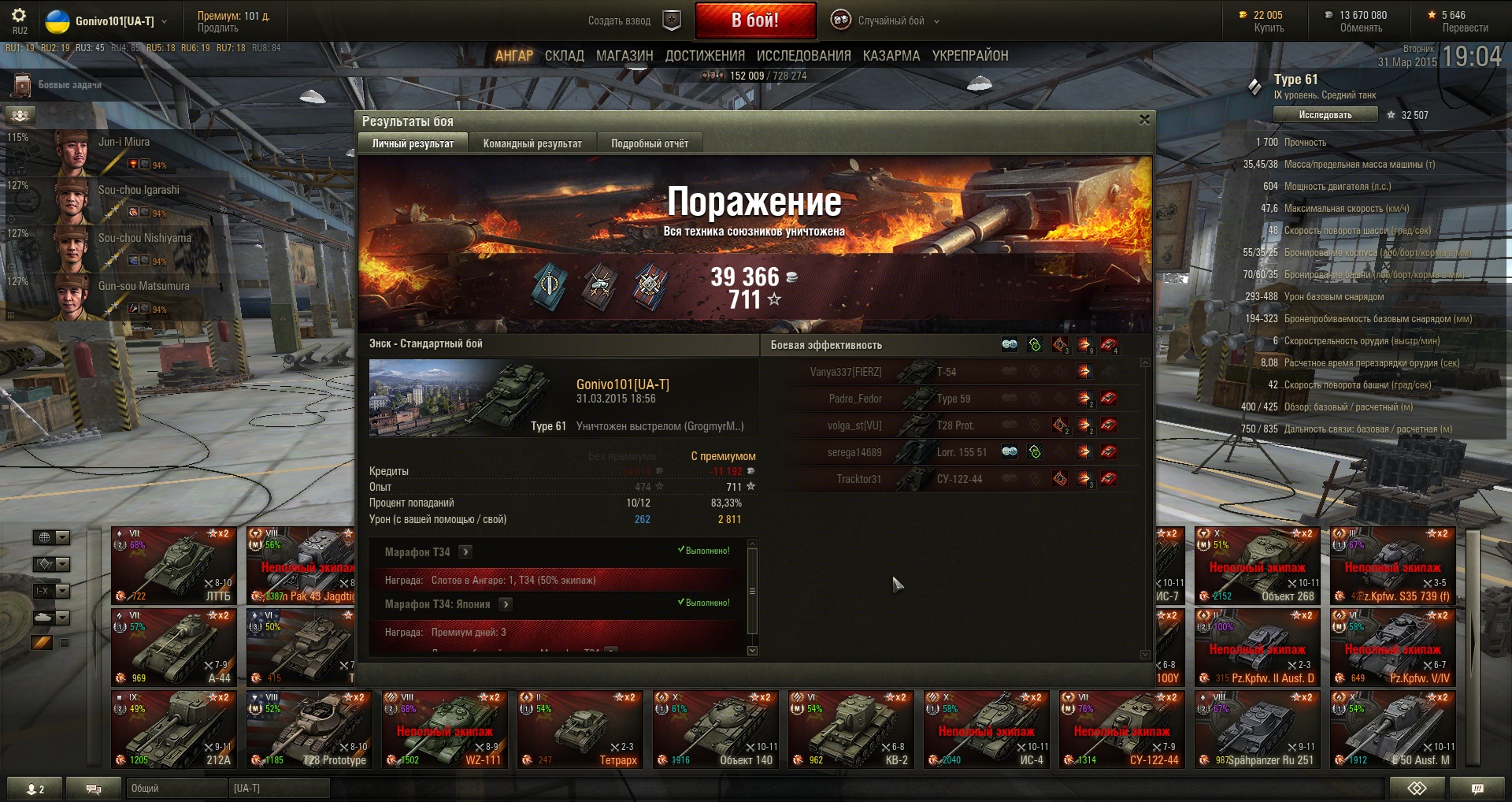Open the Подробный отчёт tab

[x=649, y=143]
